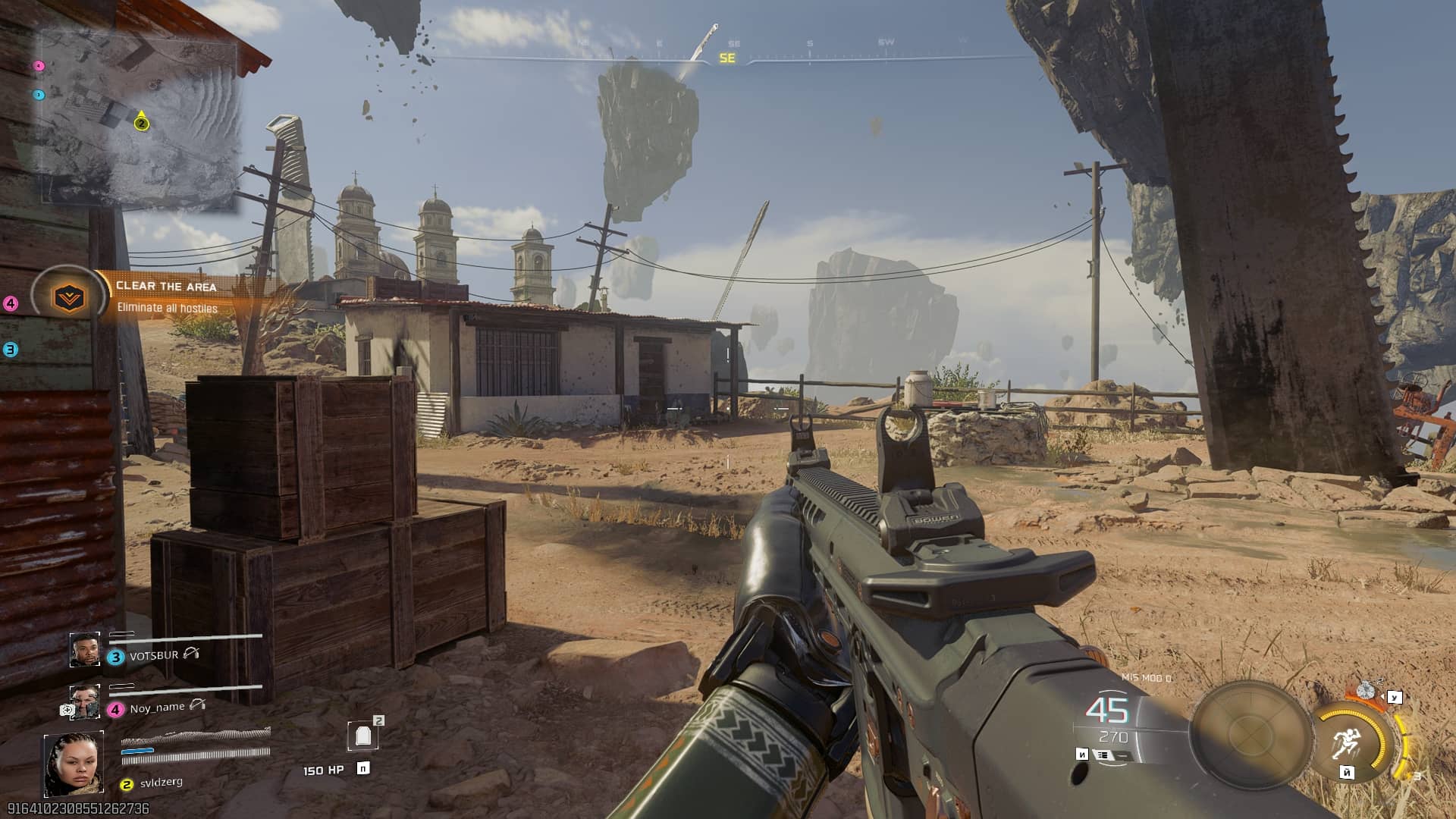Click the blue squadmate 3 edge indicator
Image resolution: width=1456 pixels, height=819 pixels.
pyautogui.click(x=11, y=350)
